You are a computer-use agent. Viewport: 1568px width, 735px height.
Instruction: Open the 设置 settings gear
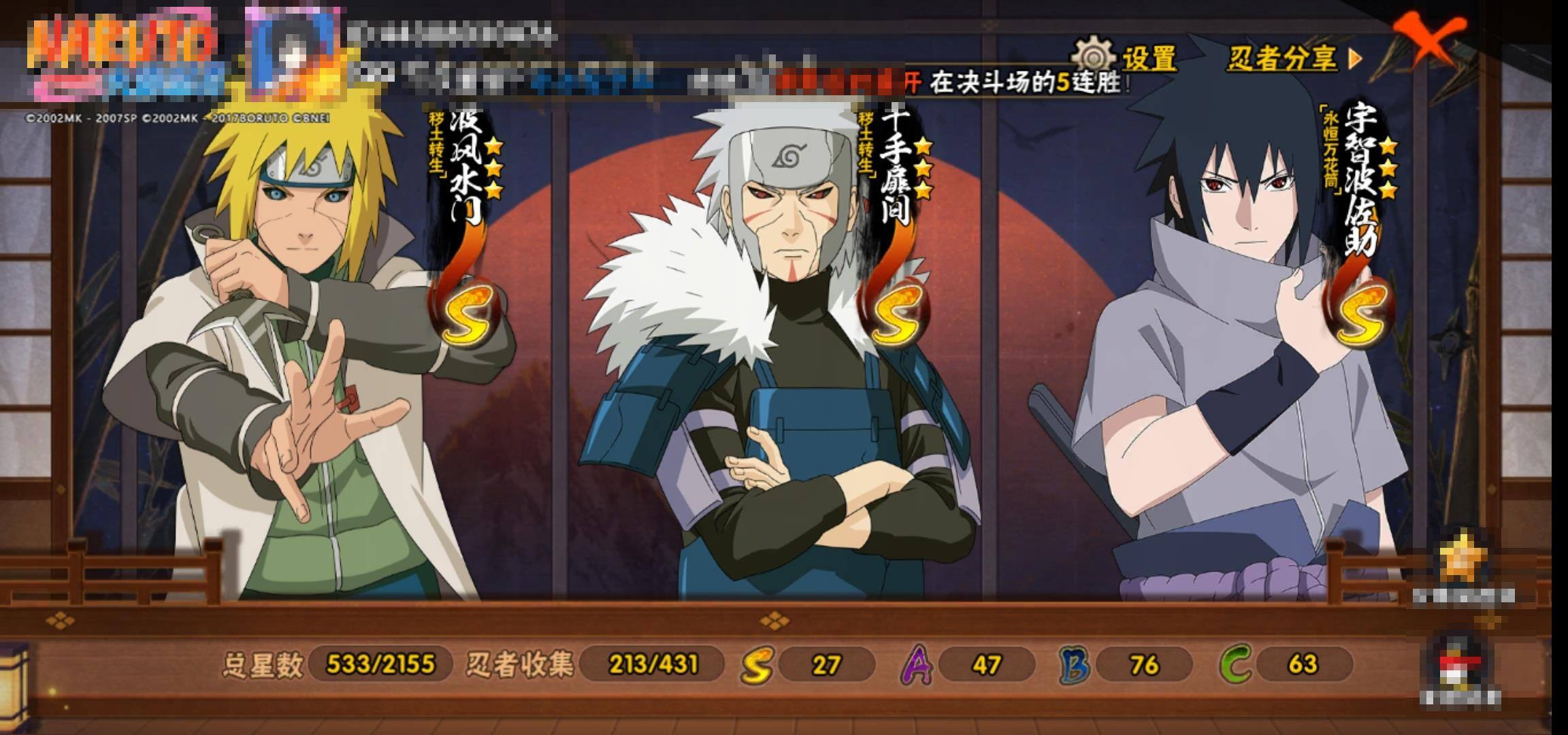pos(1125,59)
